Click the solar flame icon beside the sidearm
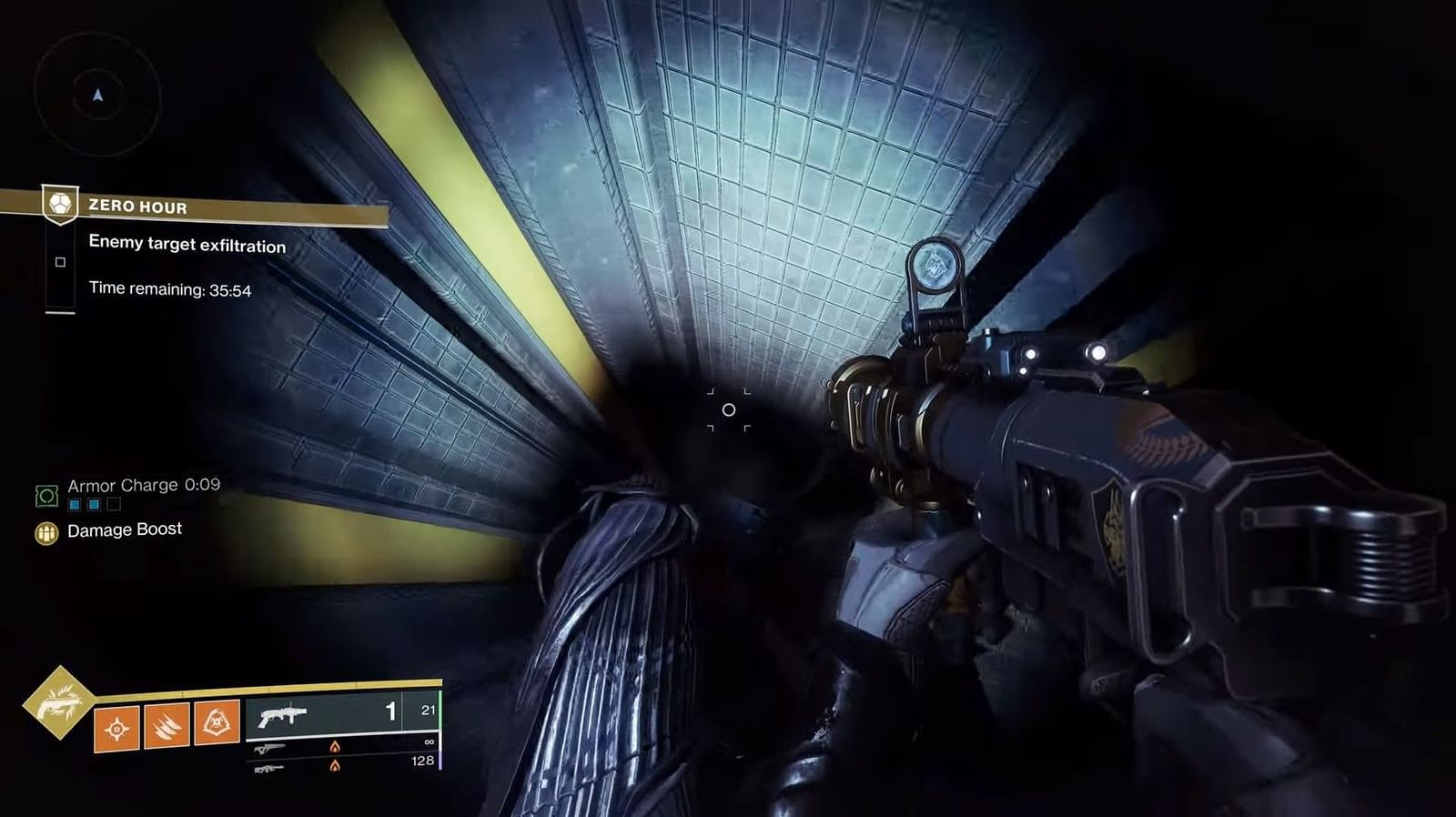The width and height of the screenshot is (1456, 817). pos(336,749)
